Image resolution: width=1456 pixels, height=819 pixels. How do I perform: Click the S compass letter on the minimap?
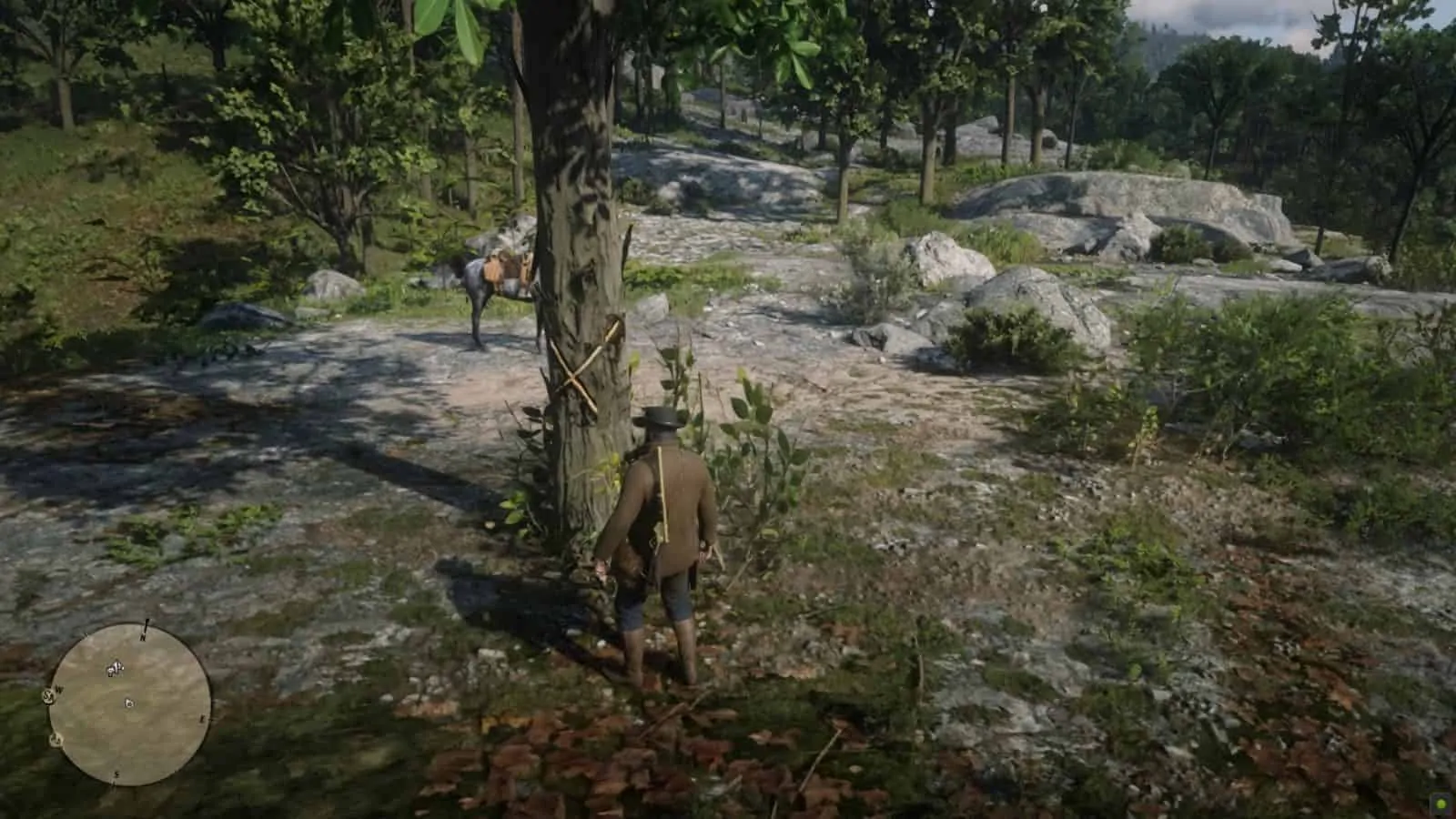coord(116,774)
